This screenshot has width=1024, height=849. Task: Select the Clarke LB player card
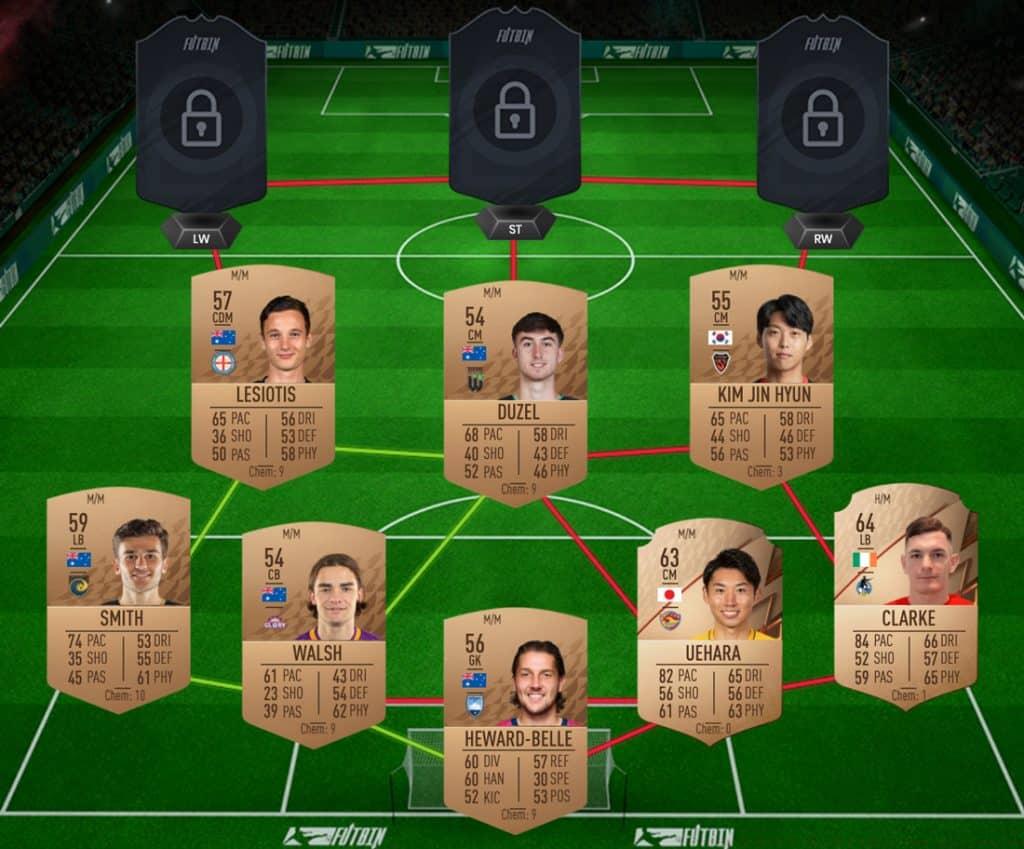click(905, 595)
